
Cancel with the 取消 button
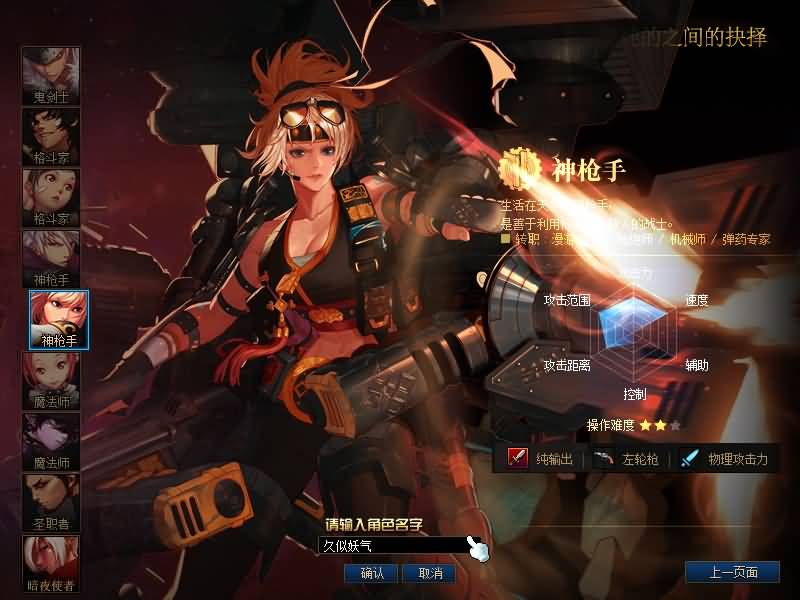click(429, 573)
